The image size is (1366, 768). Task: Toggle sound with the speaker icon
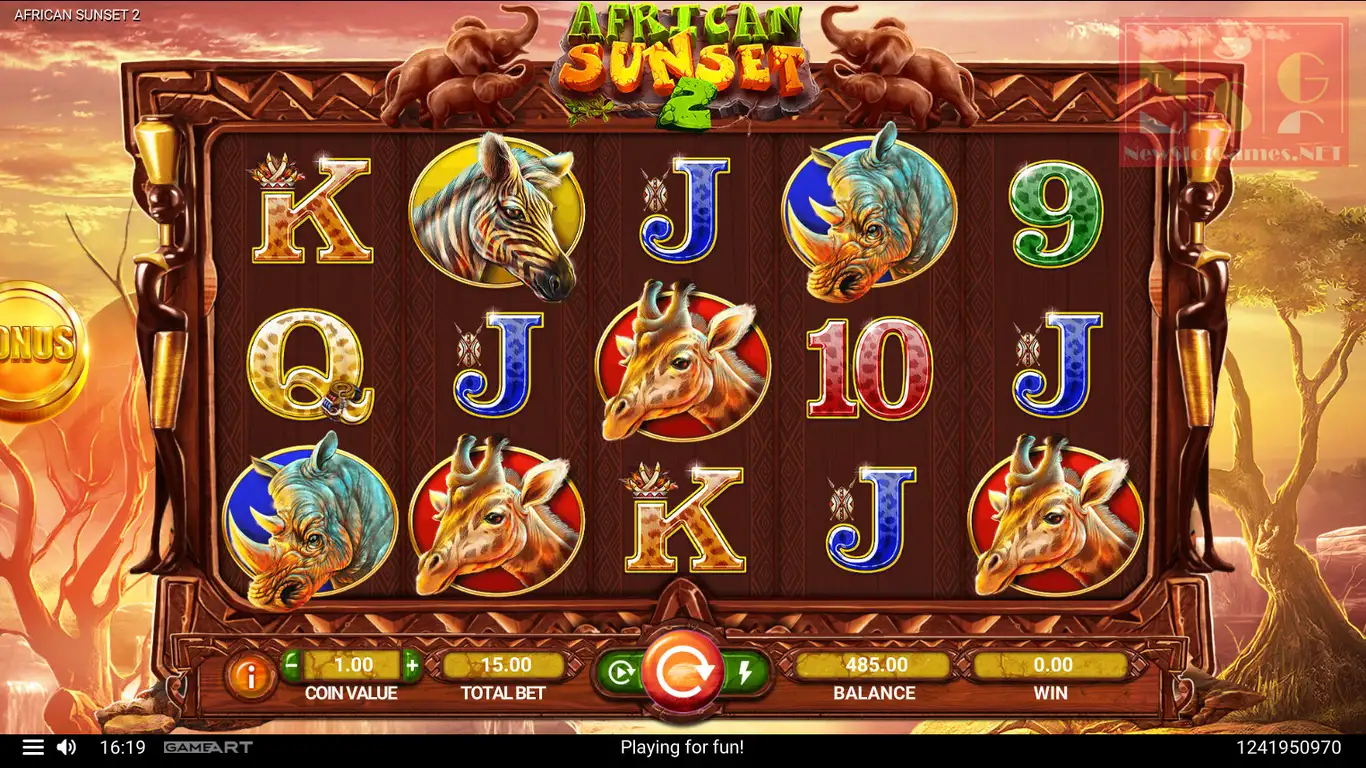pos(67,747)
